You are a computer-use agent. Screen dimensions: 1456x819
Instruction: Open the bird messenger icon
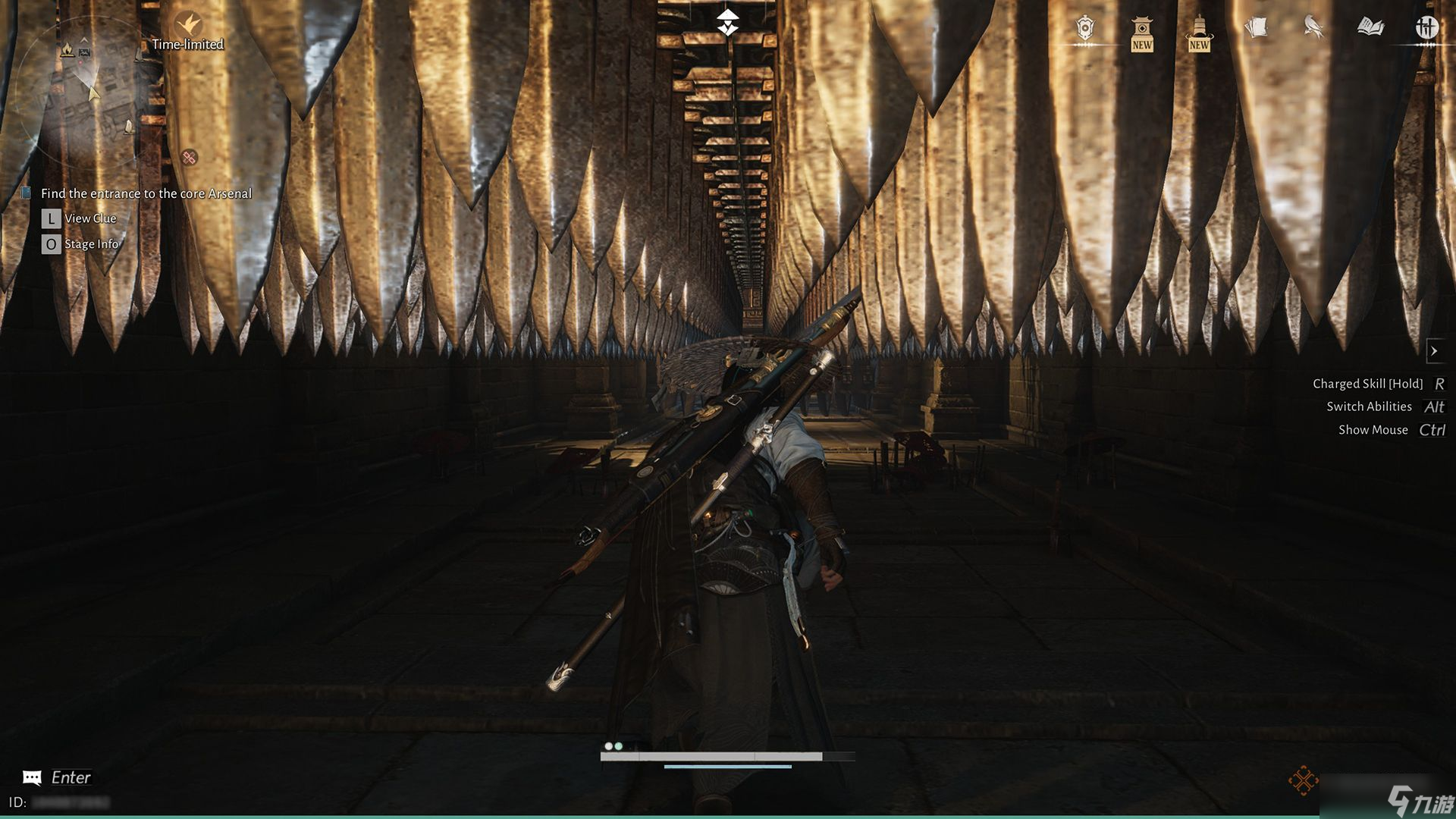[x=1313, y=28]
